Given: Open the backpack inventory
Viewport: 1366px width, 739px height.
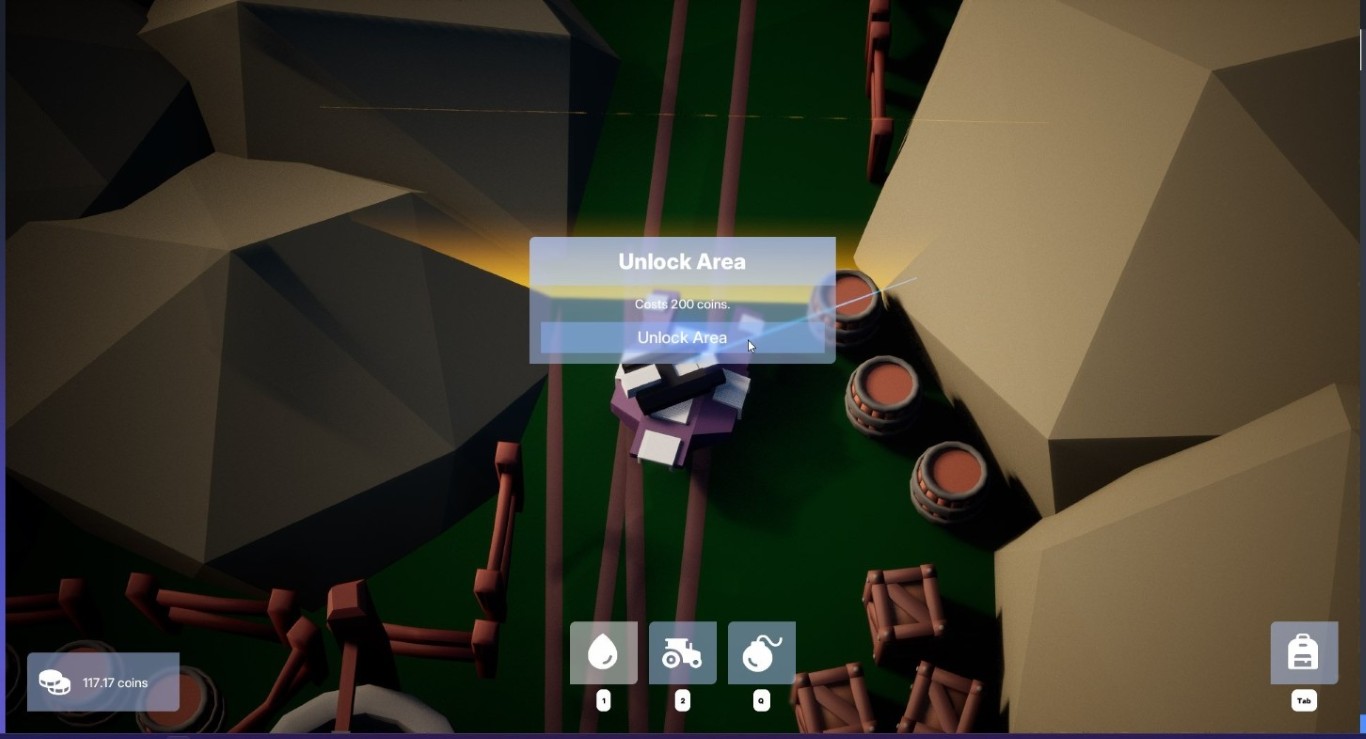Looking at the screenshot, I should tap(1303, 653).
